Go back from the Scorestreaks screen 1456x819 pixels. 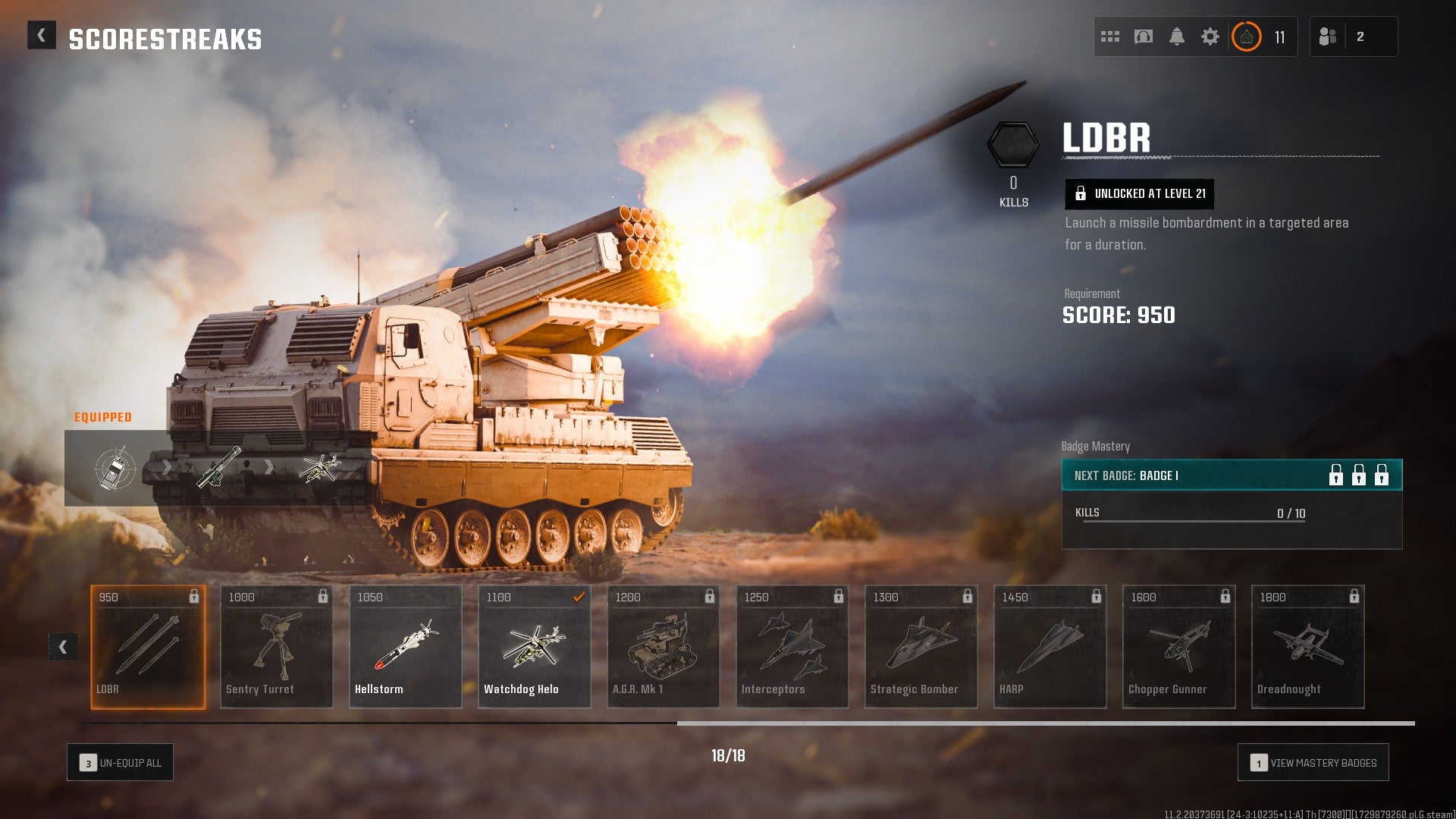coord(42,36)
